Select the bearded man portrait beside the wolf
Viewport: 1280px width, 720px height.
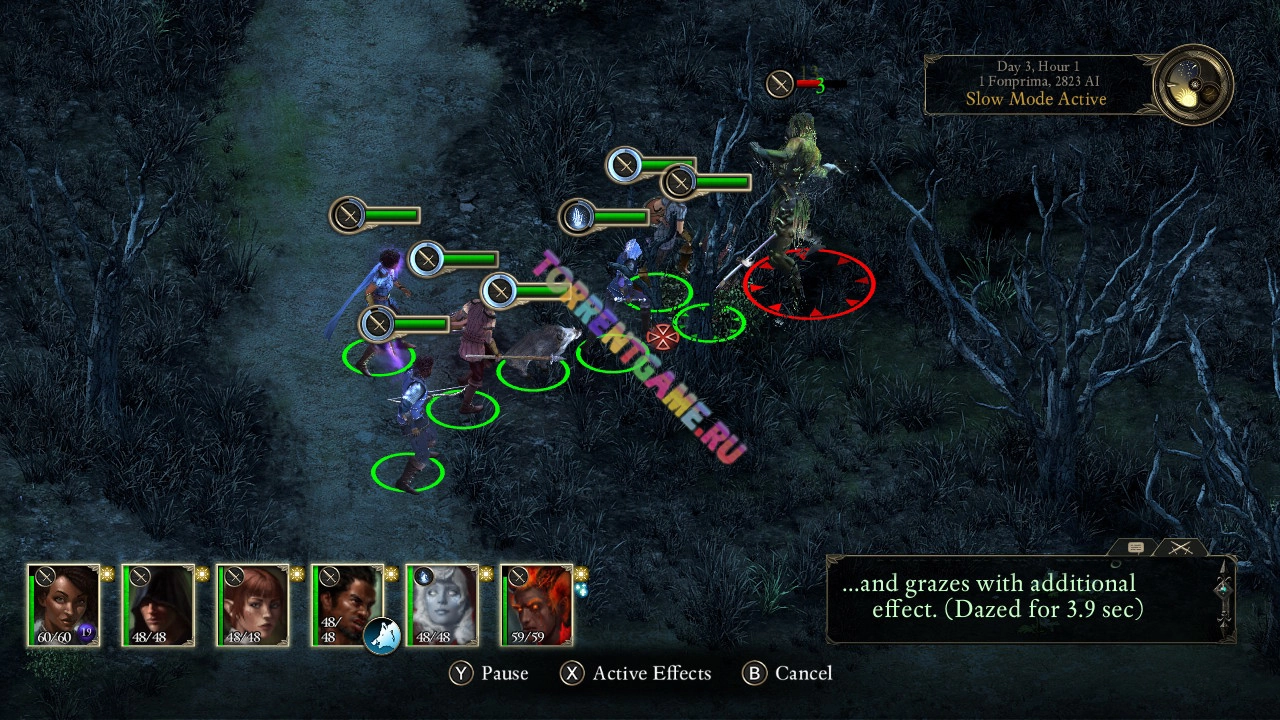point(345,600)
